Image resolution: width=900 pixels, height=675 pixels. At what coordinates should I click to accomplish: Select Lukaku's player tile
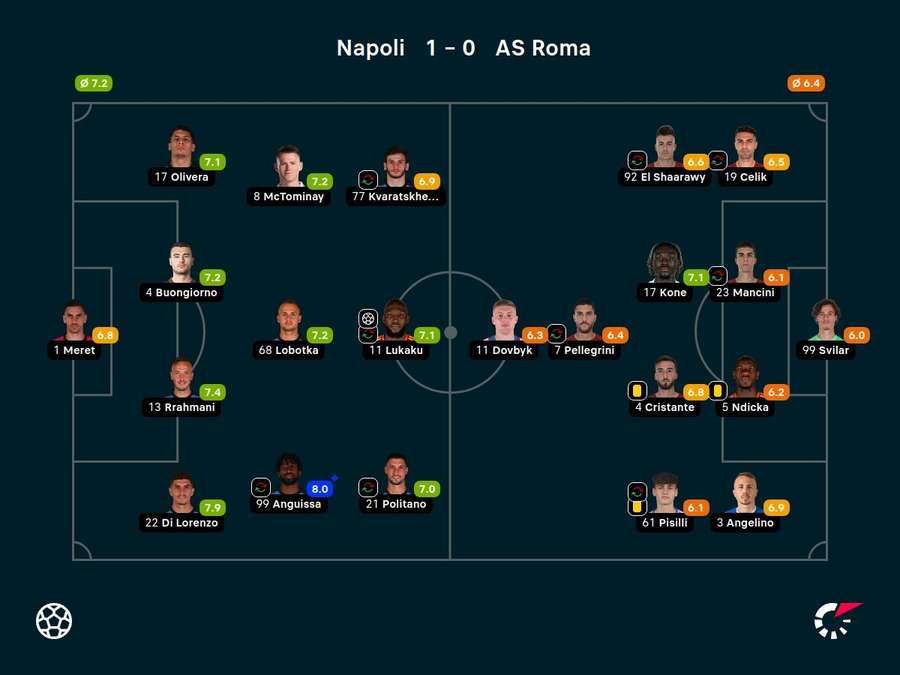click(397, 322)
